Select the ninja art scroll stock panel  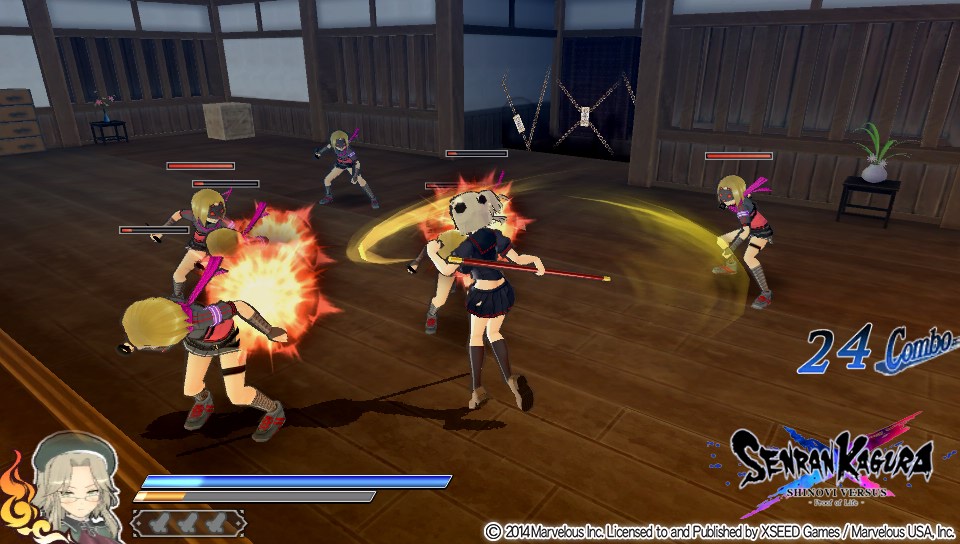point(188,523)
